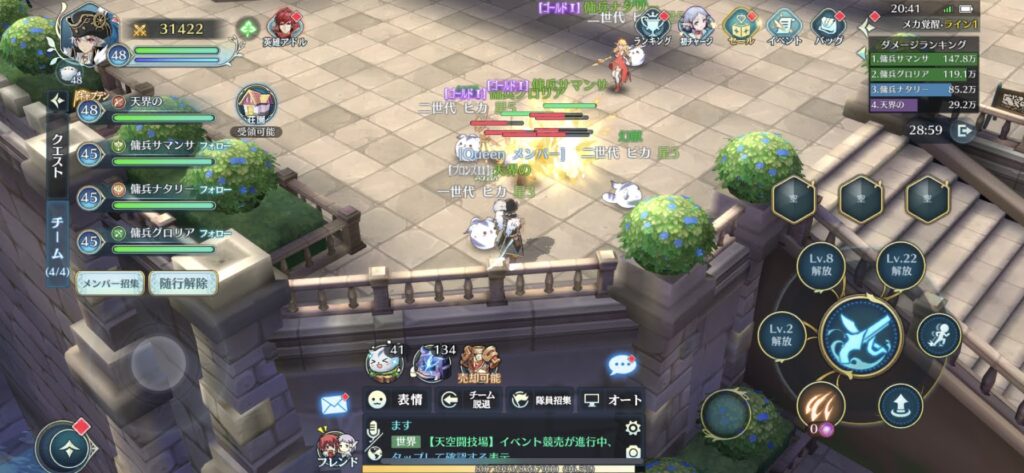
Task: Select team member 傭兵サマンサ
Action: 150,153
